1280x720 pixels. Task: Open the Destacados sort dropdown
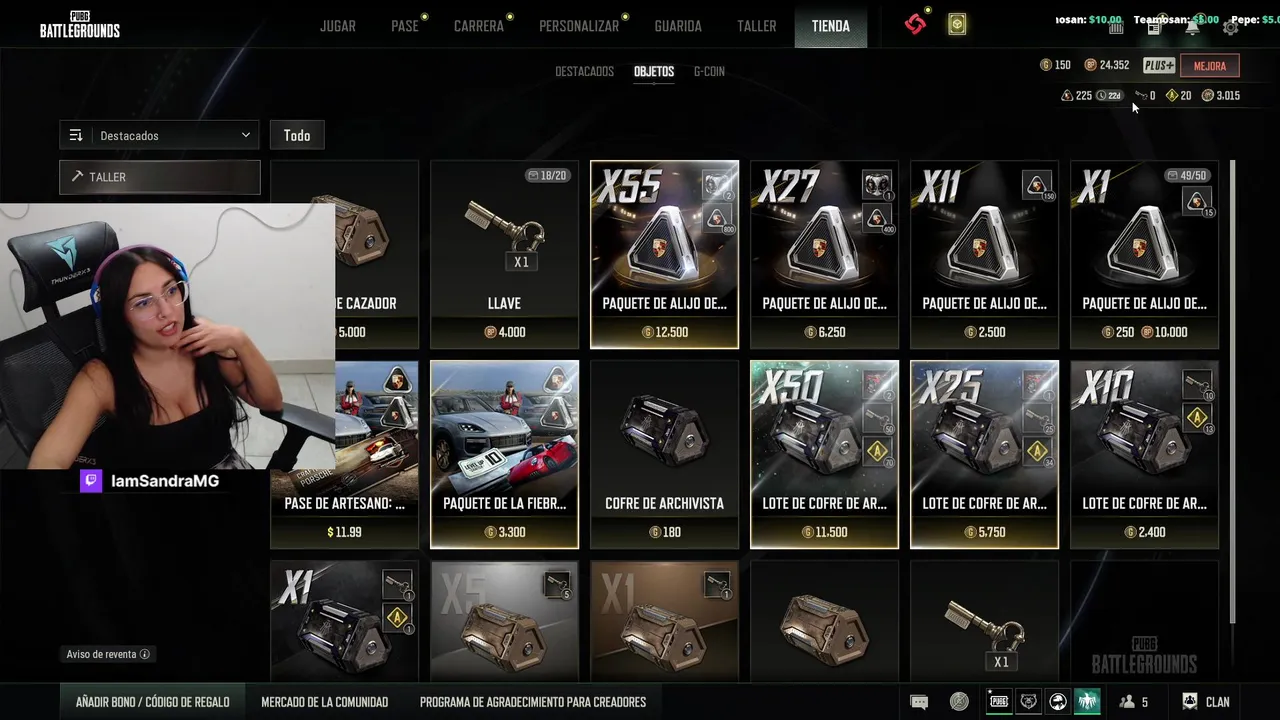click(159, 135)
